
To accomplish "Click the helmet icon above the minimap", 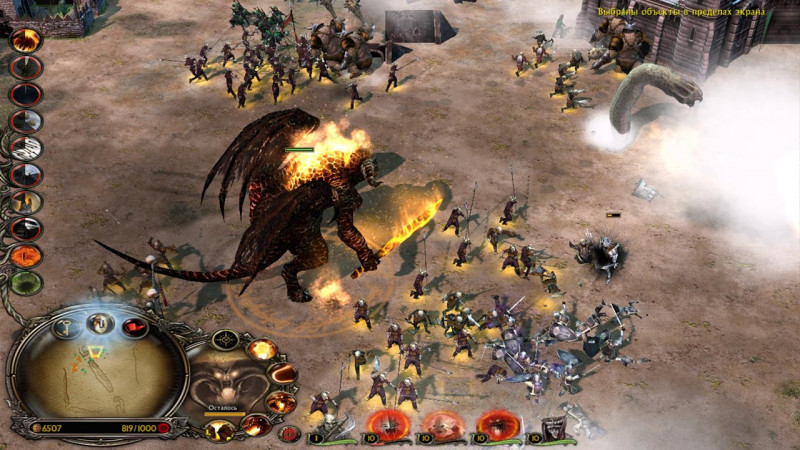I will tap(100, 322).
